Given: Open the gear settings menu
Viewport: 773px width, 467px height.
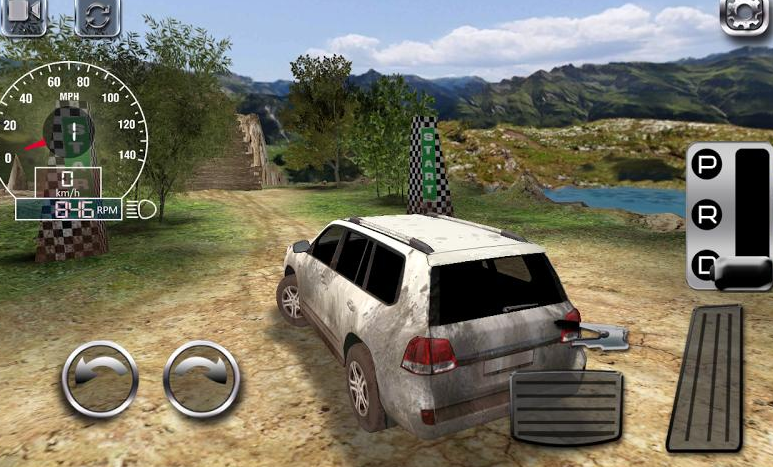Looking at the screenshot, I should click(x=745, y=15).
